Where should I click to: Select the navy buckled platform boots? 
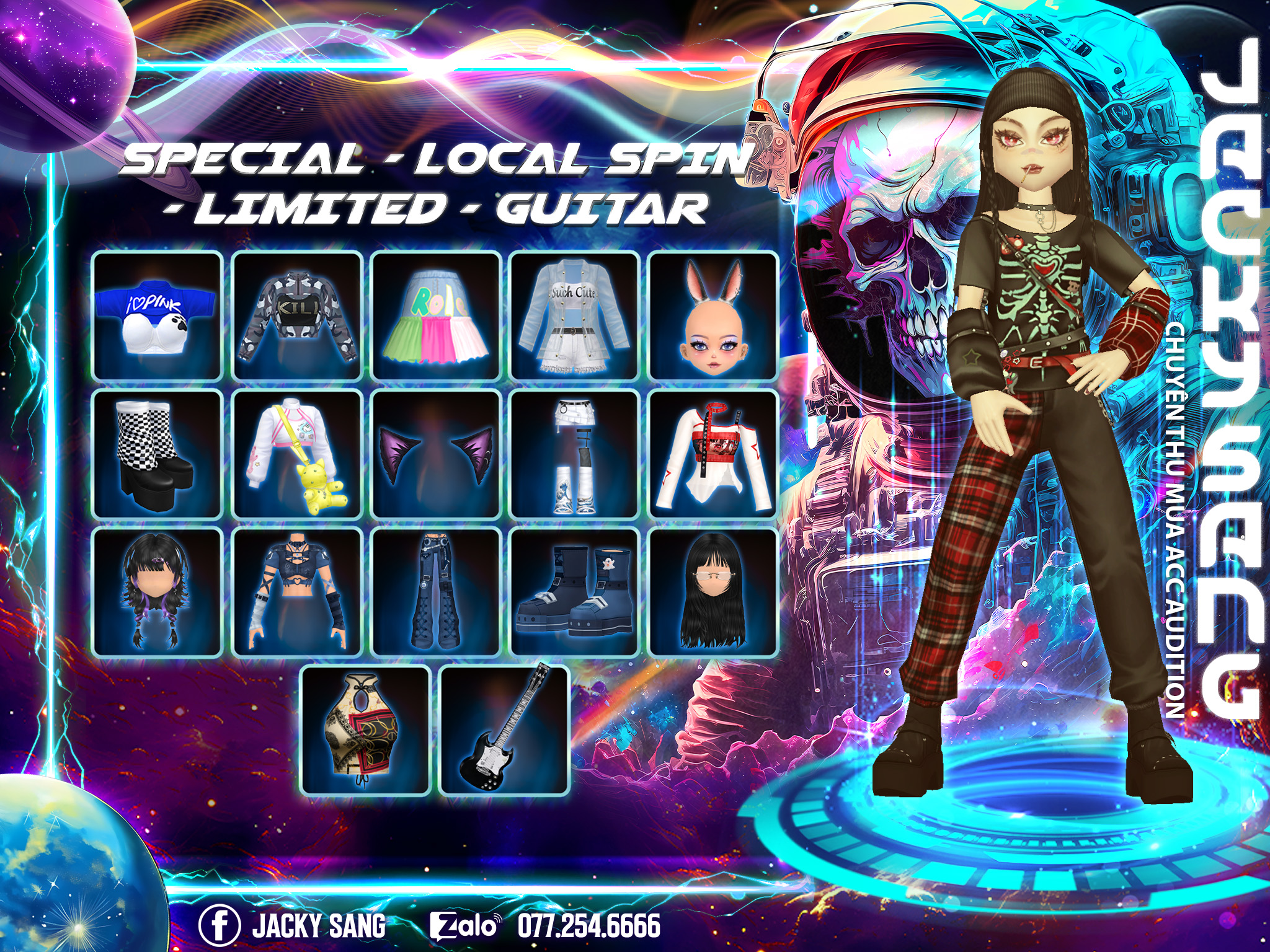click(575, 593)
